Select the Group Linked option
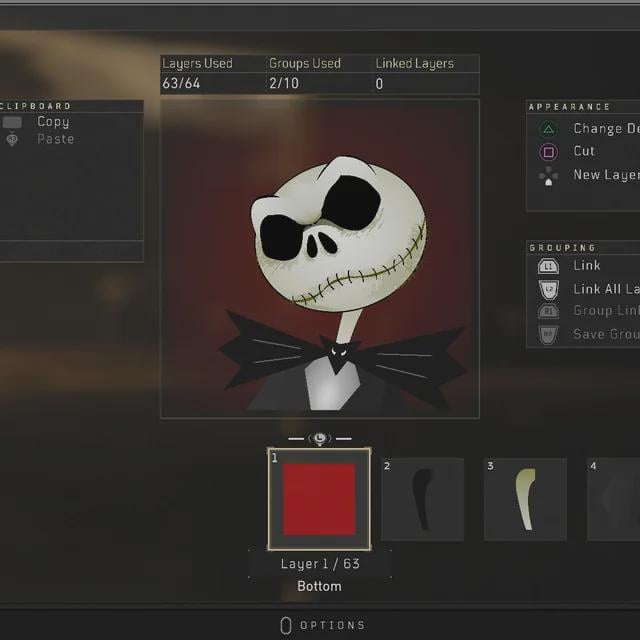Viewport: 640px width, 640px height. (x=605, y=311)
